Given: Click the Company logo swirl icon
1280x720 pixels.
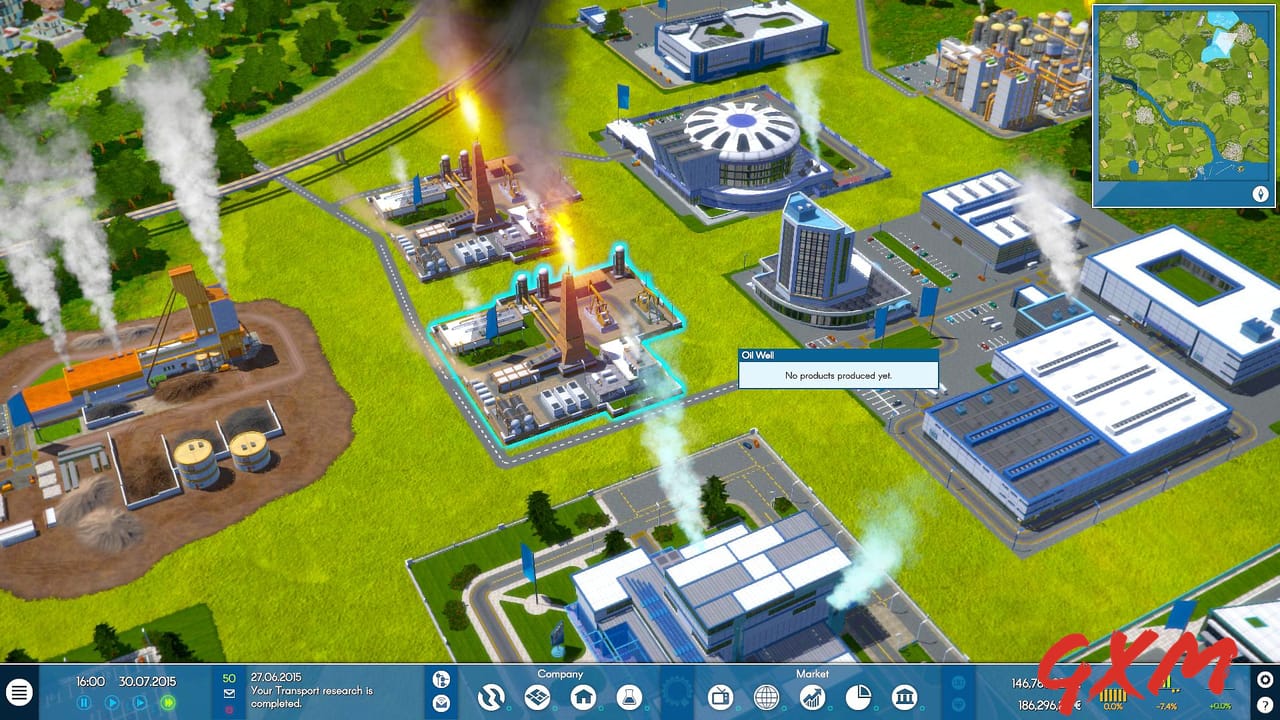Looking at the screenshot, I should pos(490,697).
